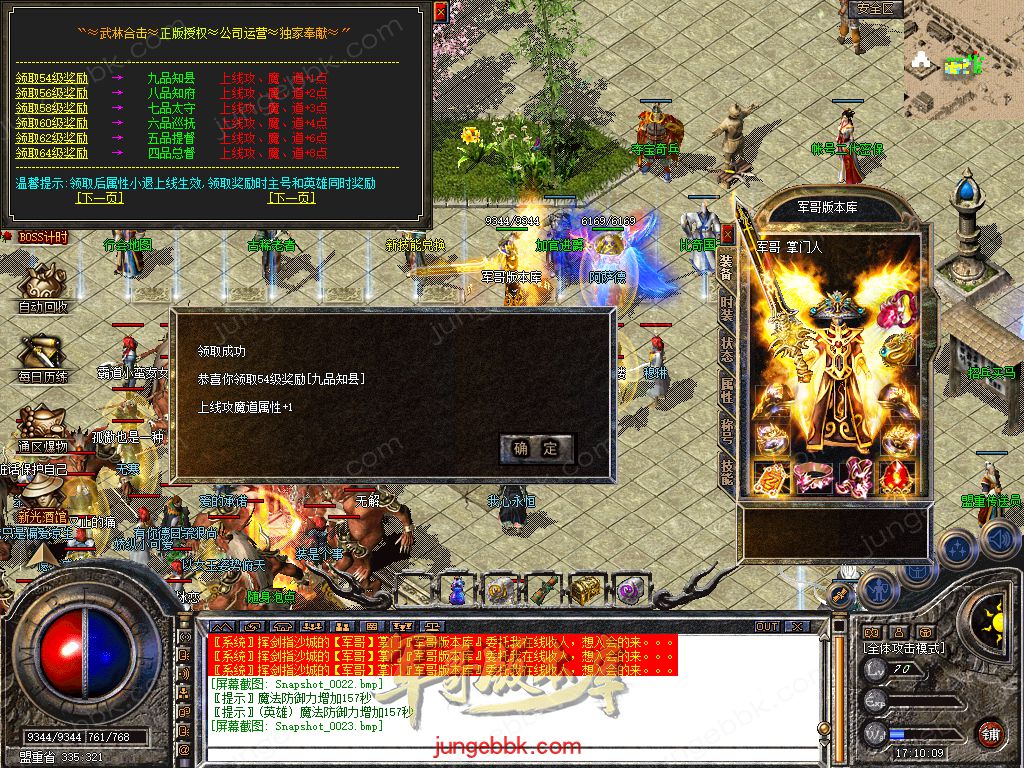The height and width of the screenshot is (768, 1024).
Task: Claim the level 60 reward link
Action: pyautogui.click(x=52, y=123)
